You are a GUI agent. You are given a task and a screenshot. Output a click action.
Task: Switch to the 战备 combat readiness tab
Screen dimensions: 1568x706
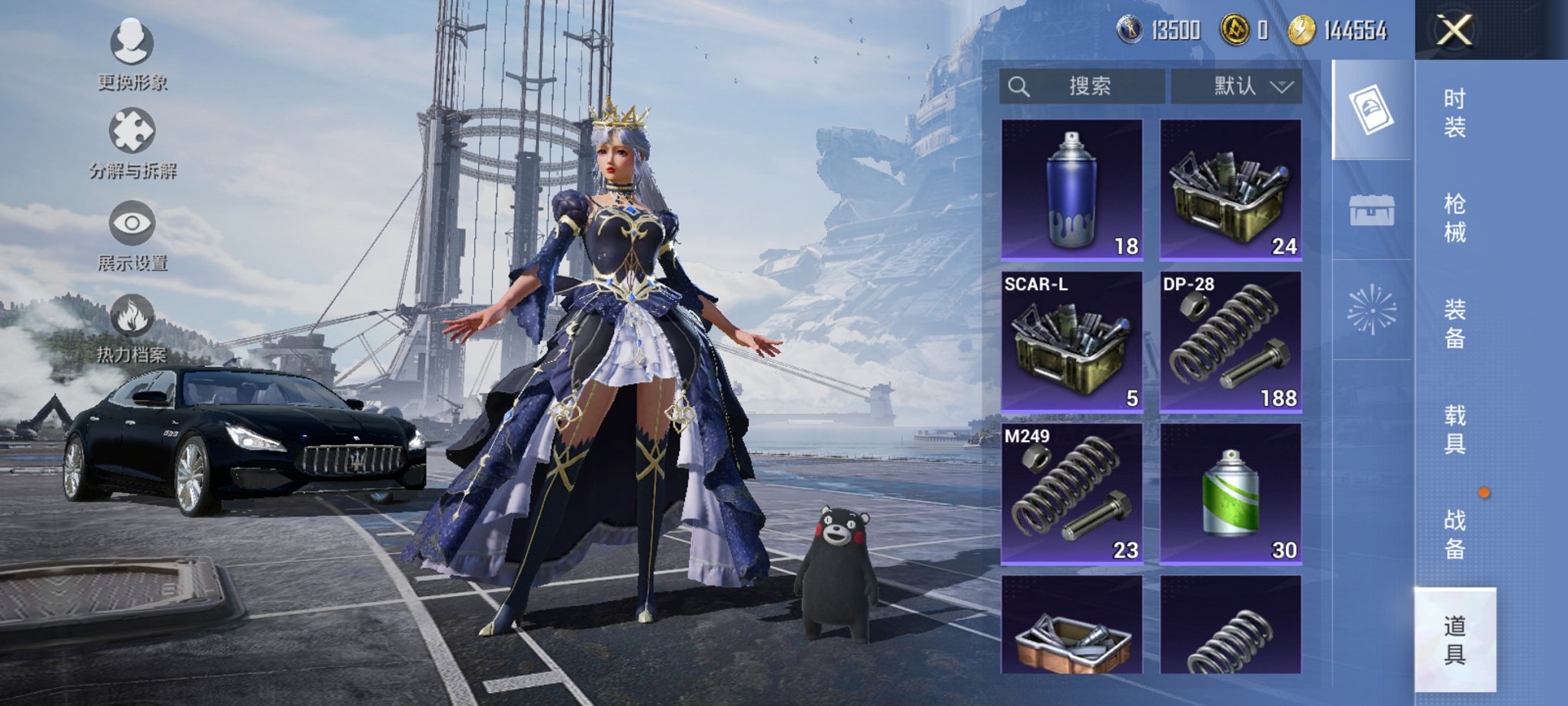[1454, 534]
